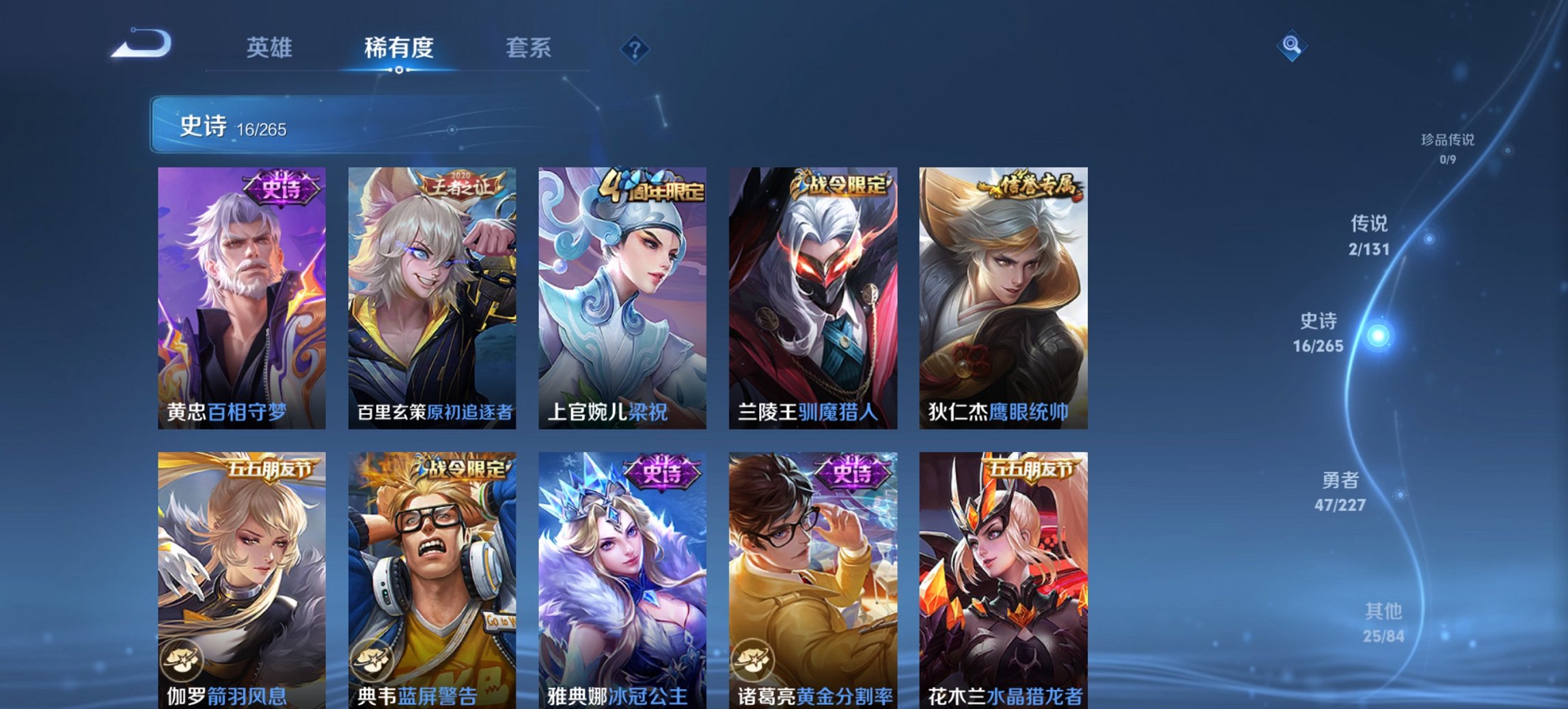Viewport: 1568px width, 709px height.
Task: Click the 珍品传说 0/9 label
Action: [x=1448, y=147]
